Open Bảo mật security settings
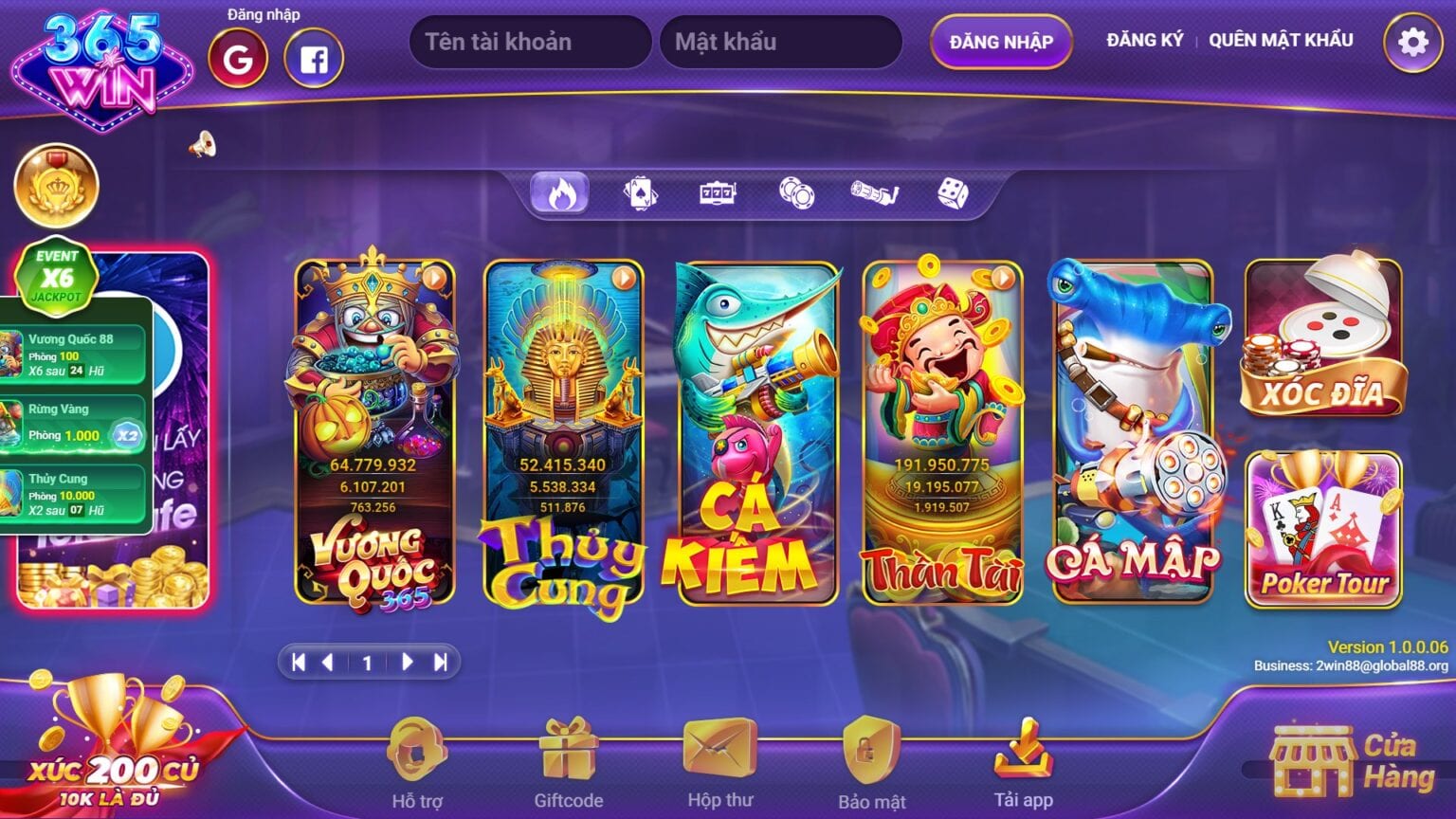Viewport: 1456px width, 819px height. pos(871,758)
